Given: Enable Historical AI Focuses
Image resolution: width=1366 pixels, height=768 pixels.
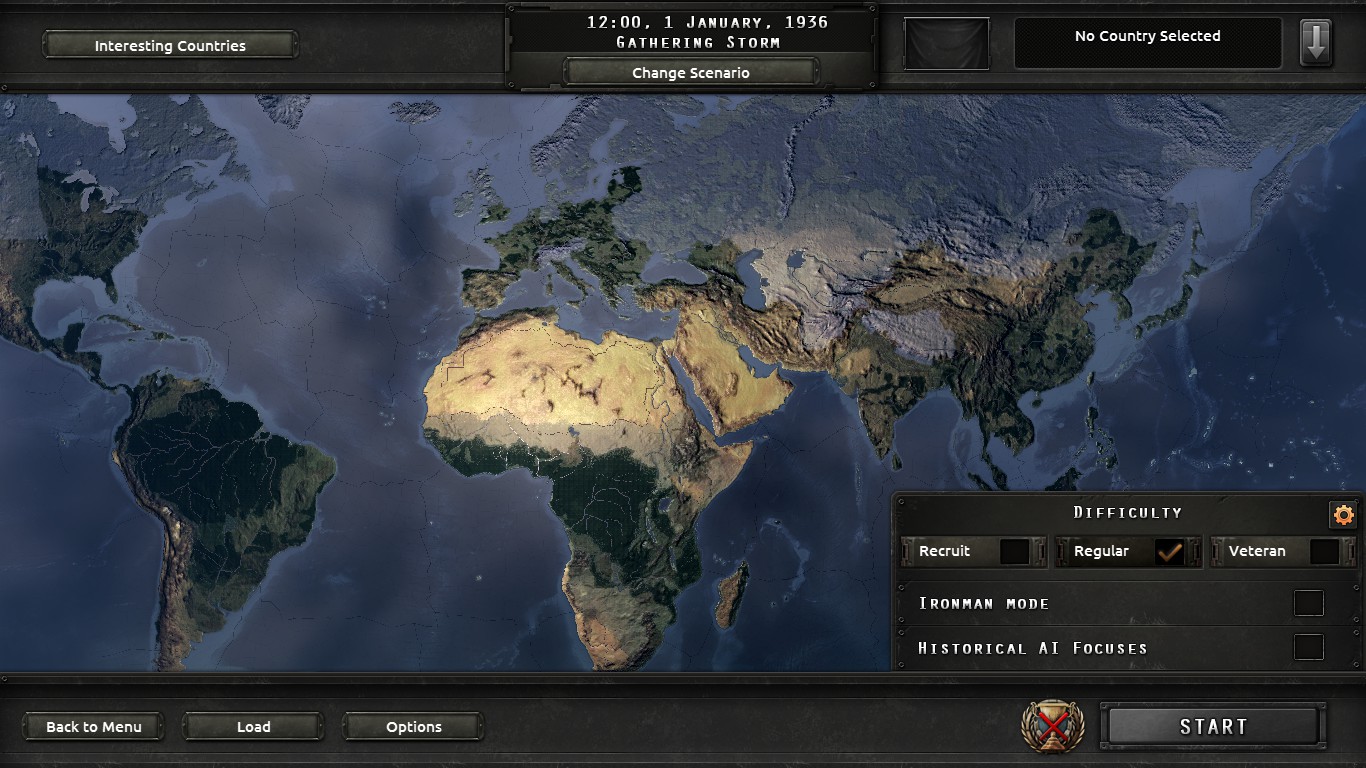Looking at the screenshot, I should [1308, 648].
